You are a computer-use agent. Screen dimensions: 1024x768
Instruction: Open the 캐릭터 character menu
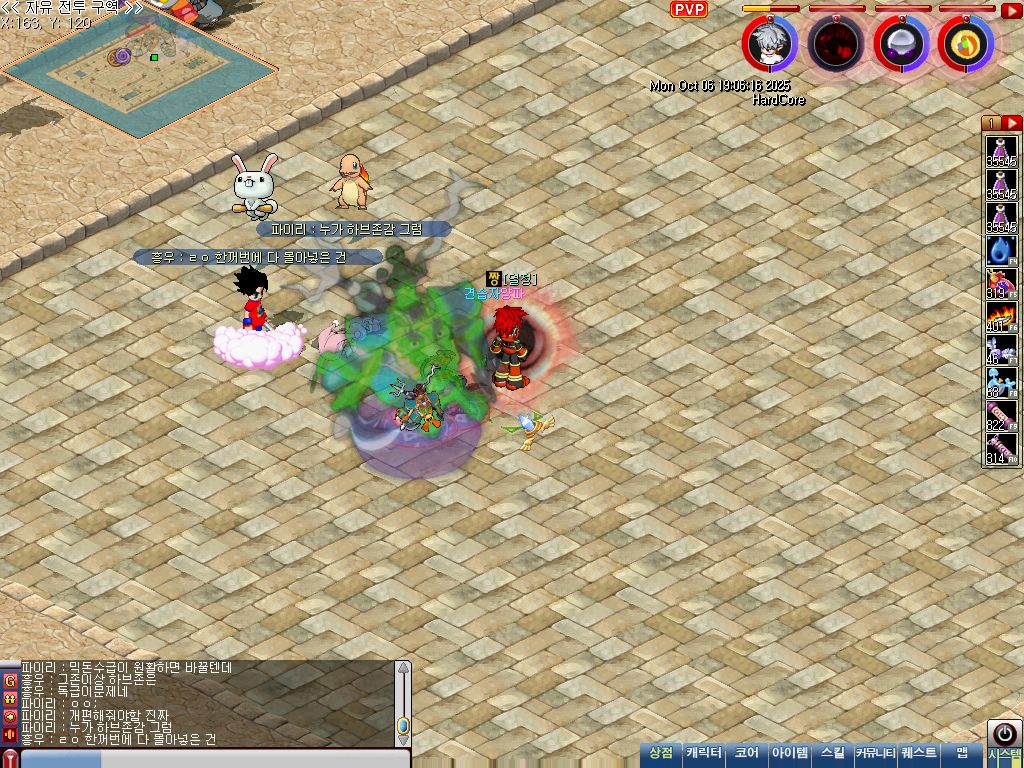704,753
